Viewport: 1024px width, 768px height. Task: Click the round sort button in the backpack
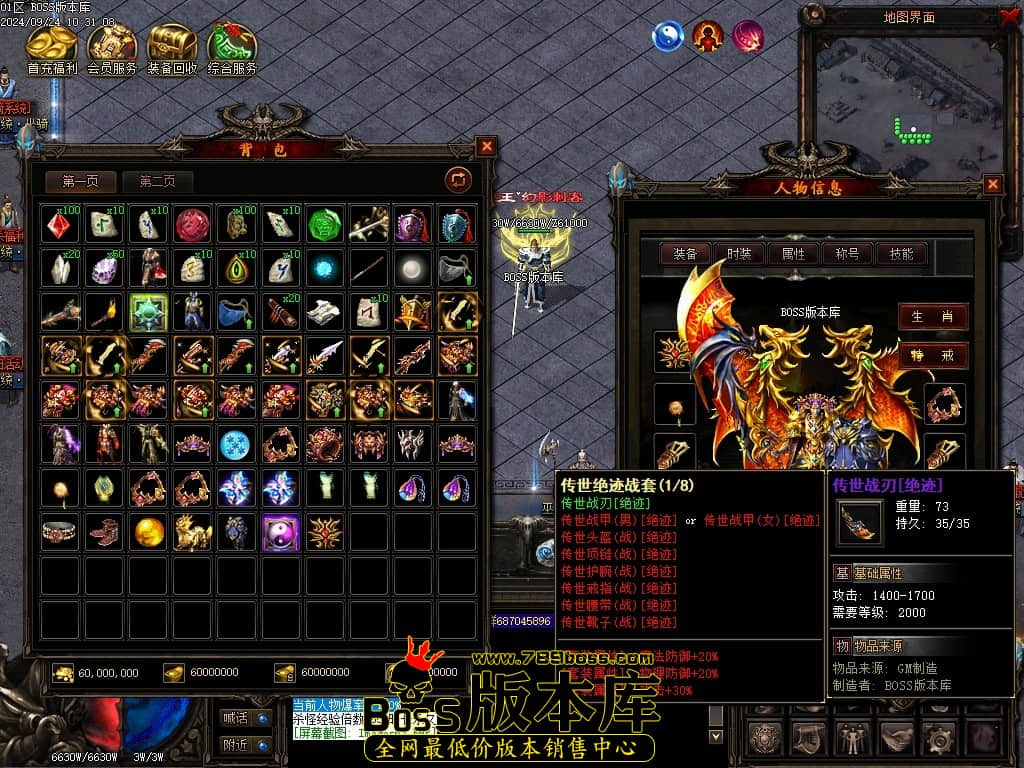[458, 179]
